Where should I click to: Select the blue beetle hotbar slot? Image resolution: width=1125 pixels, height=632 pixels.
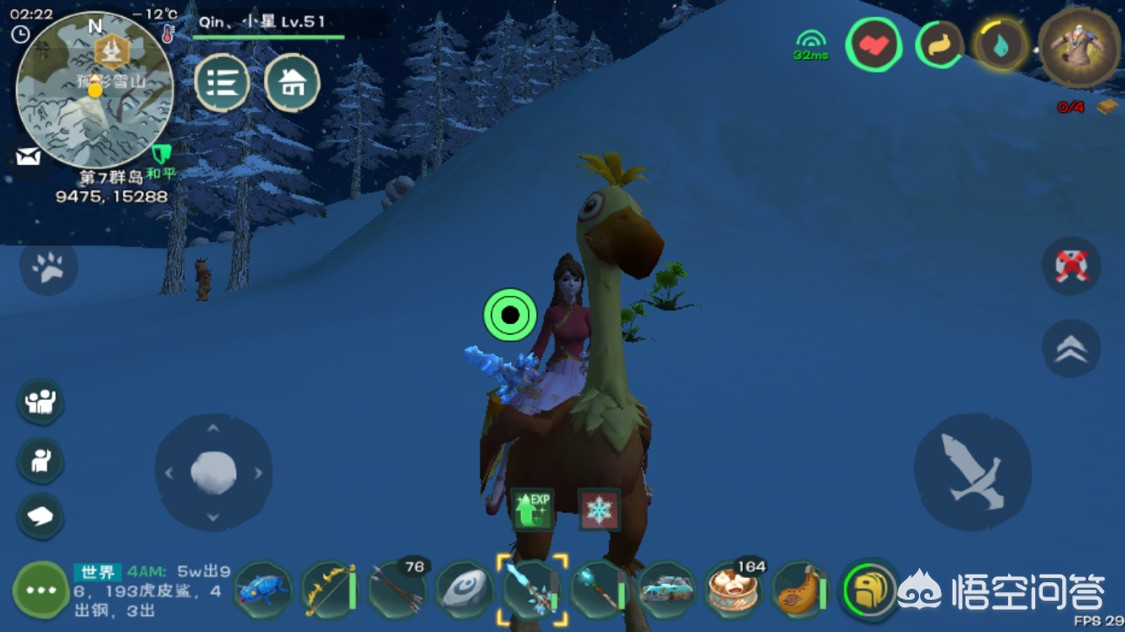pos(263,590)
